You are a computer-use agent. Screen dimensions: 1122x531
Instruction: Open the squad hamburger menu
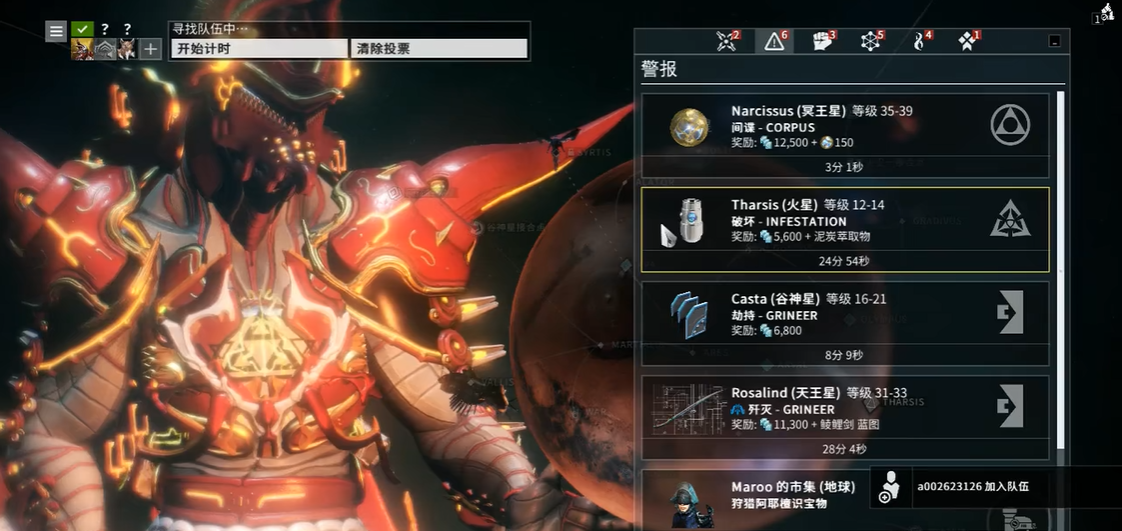pos(56,31)
